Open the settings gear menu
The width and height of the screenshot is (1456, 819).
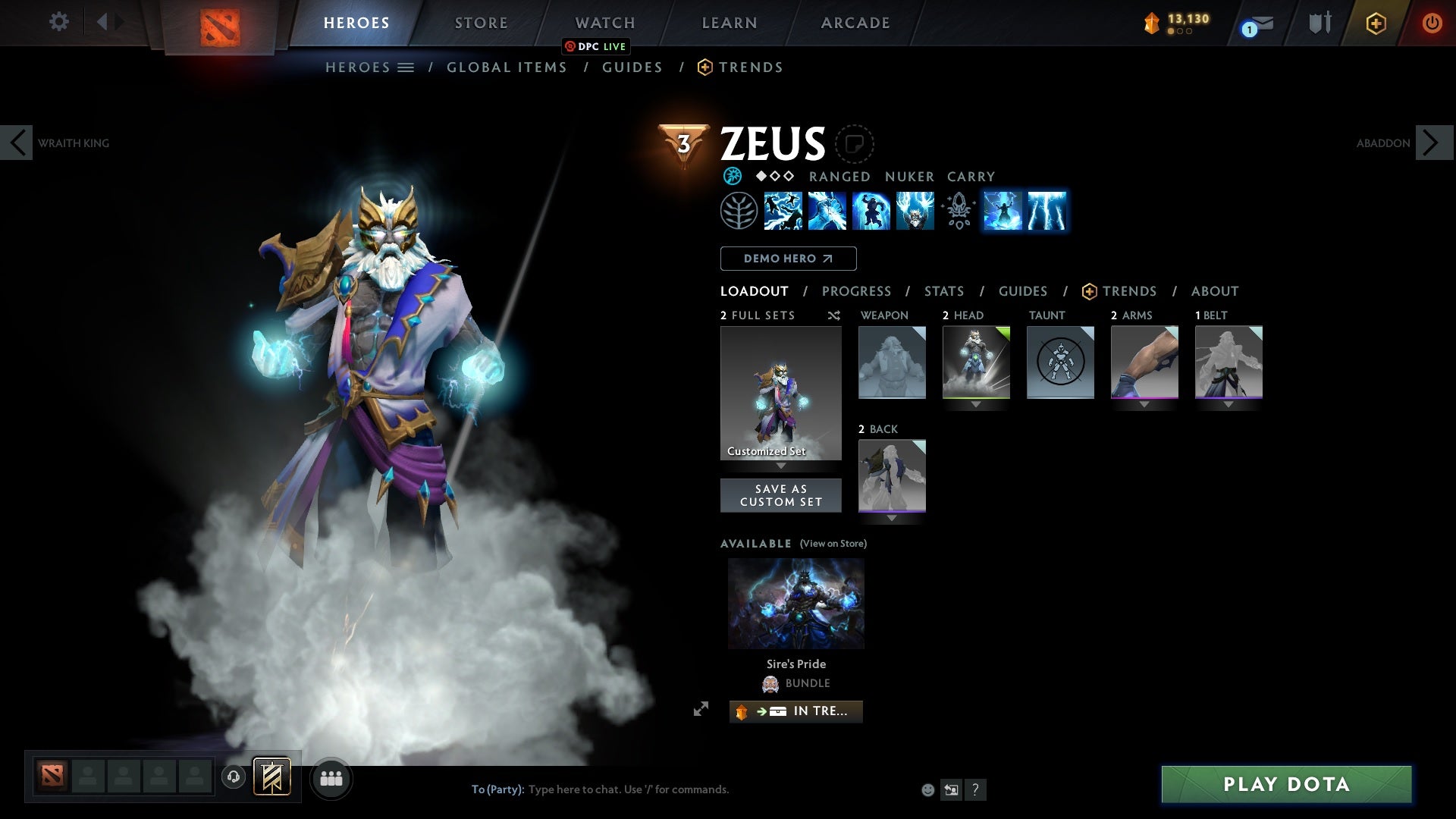[58, 22]
